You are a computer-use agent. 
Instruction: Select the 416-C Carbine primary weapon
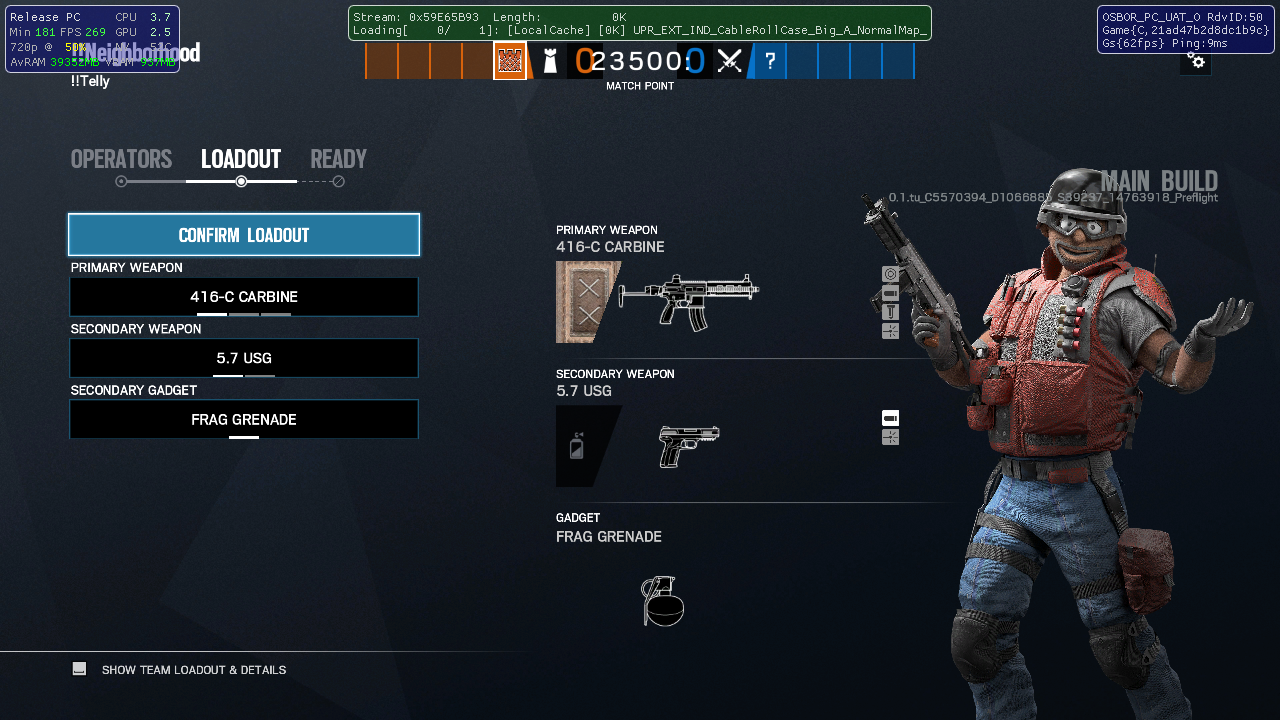coord(244,297)
